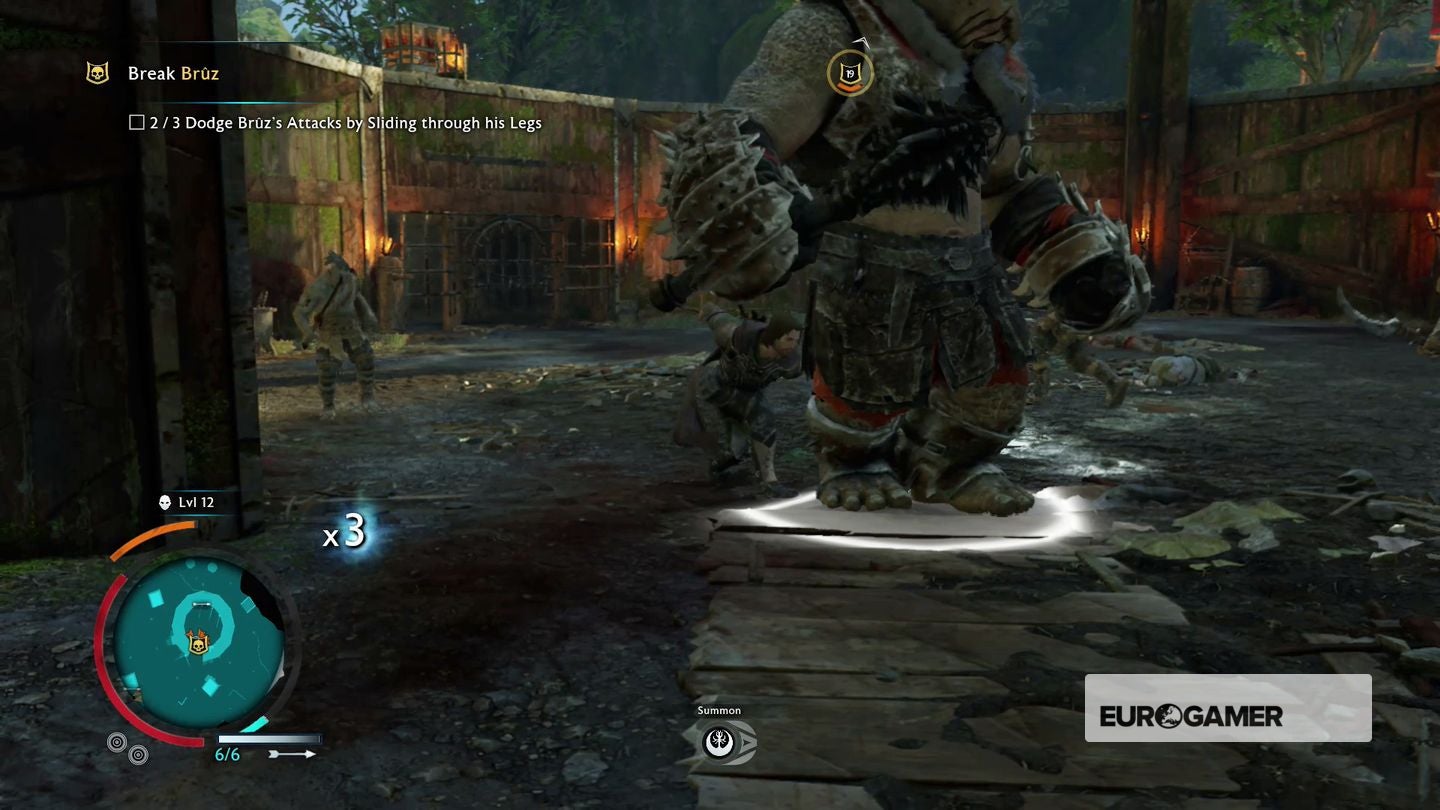Viewport: 1440px width, 810px height.
Task: Click the lower concentric-circles icon below the minimap
Action: click(138, 754)
